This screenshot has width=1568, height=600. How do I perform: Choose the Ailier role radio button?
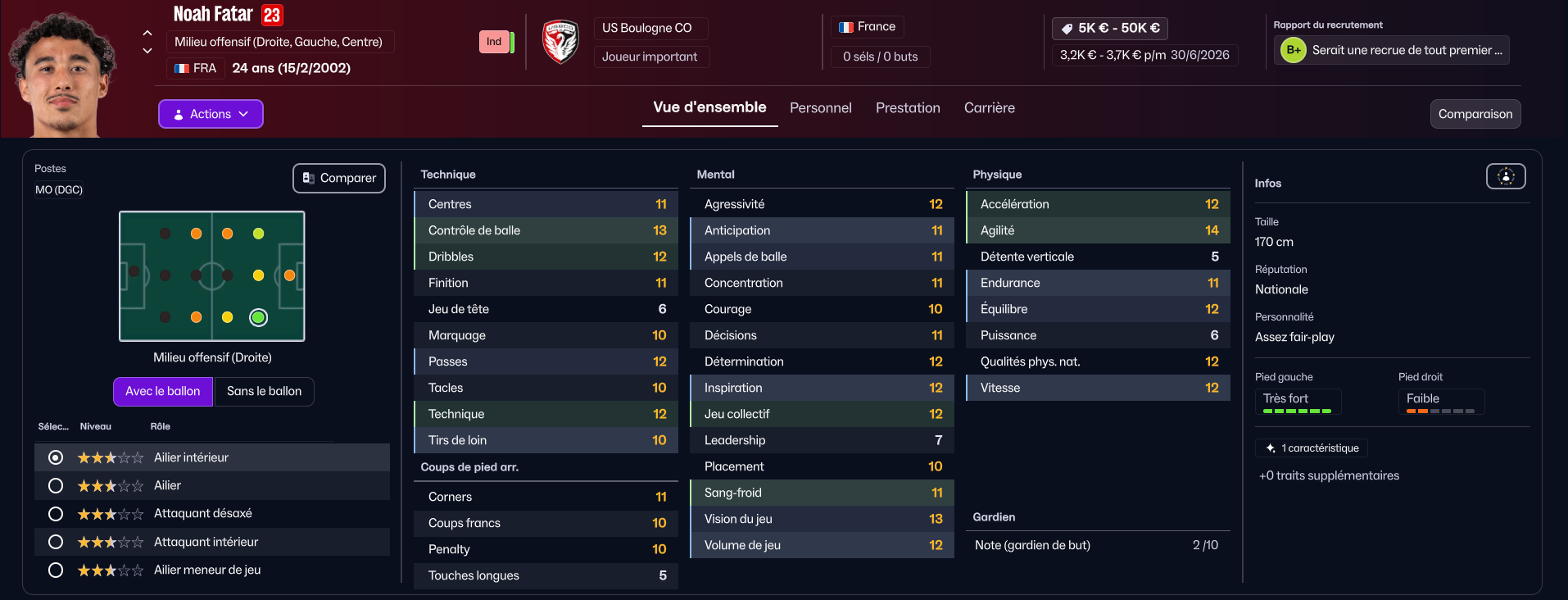(x=56, y=486)
